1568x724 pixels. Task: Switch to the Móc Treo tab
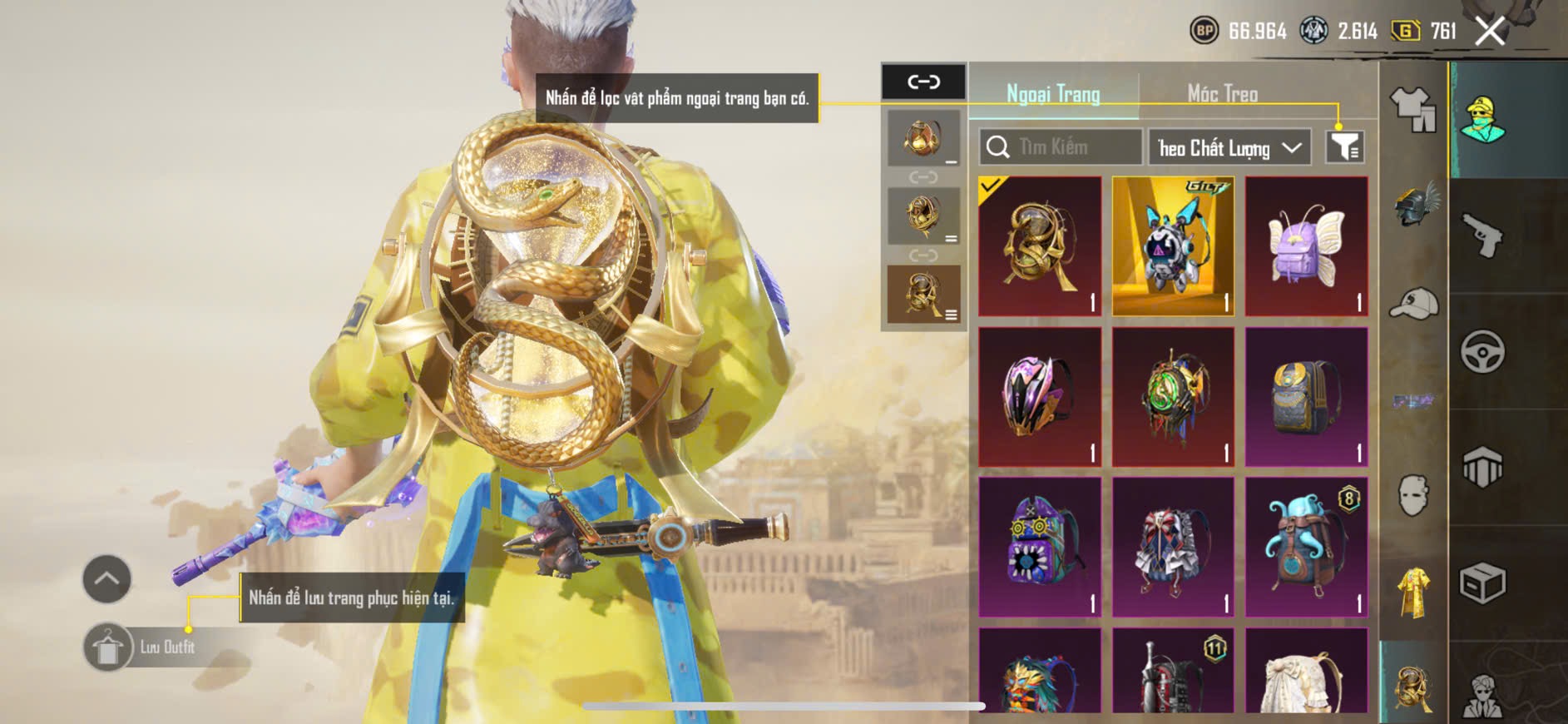pyautogui.click(x=1222, y=94)
